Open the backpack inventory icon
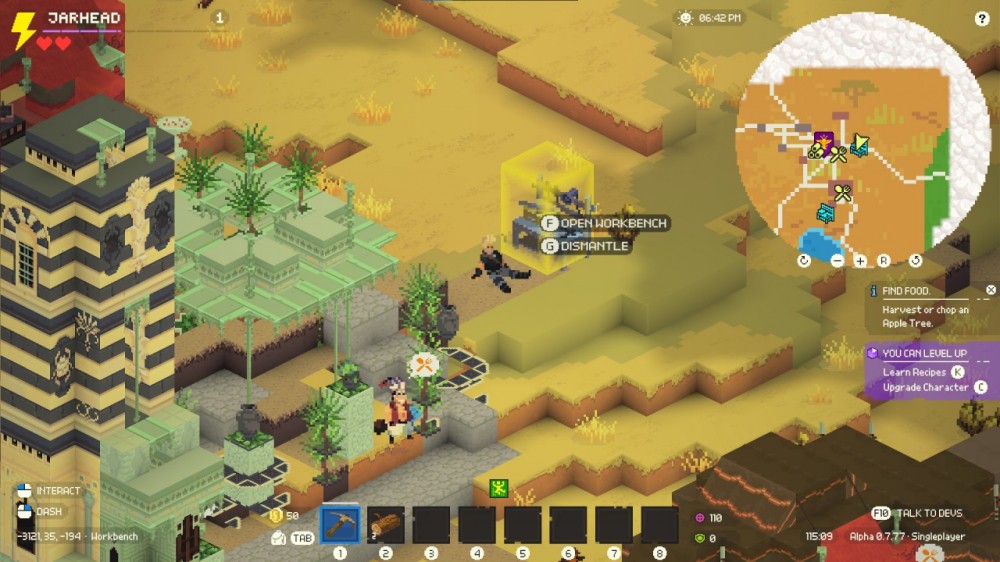 [x=279, y=538]
